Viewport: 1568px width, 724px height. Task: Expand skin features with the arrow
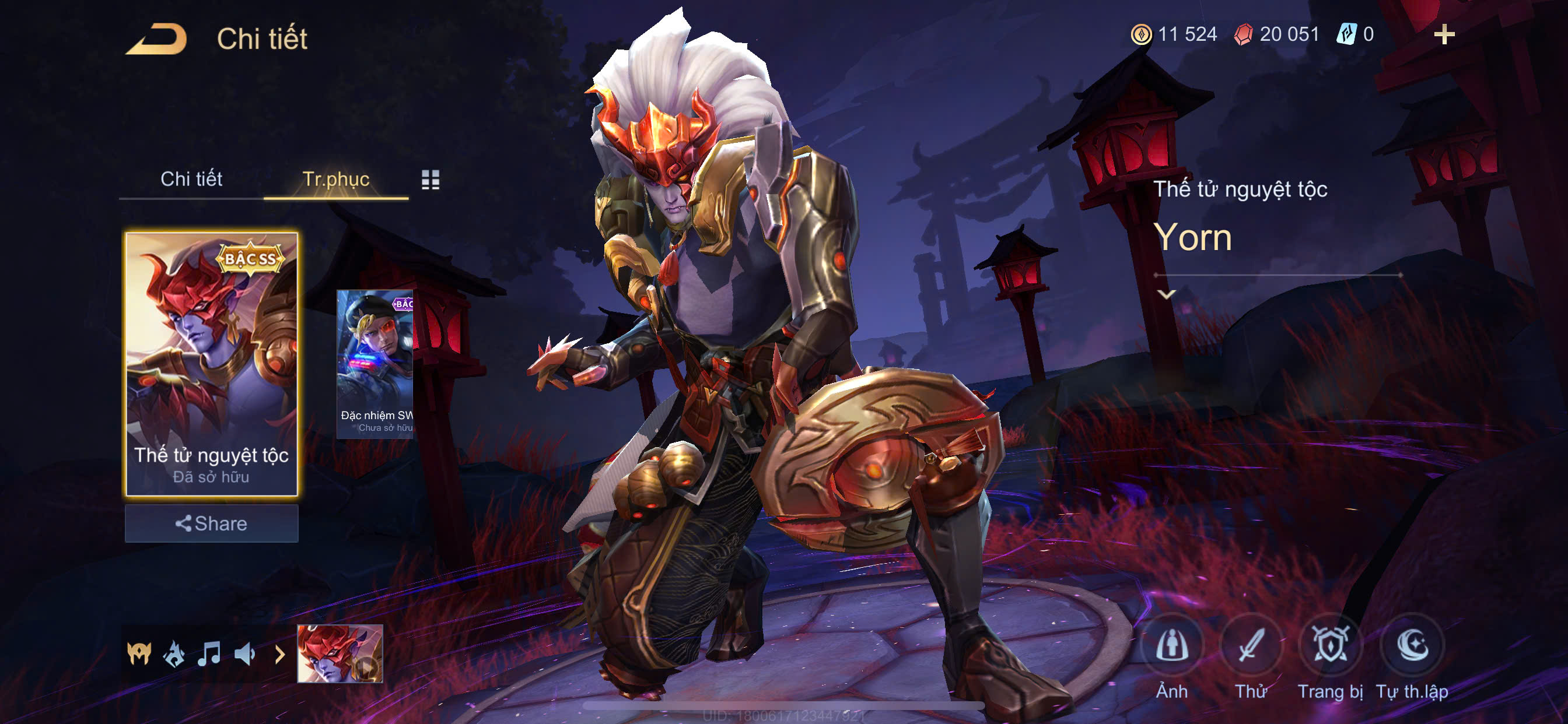coord(279,654)
